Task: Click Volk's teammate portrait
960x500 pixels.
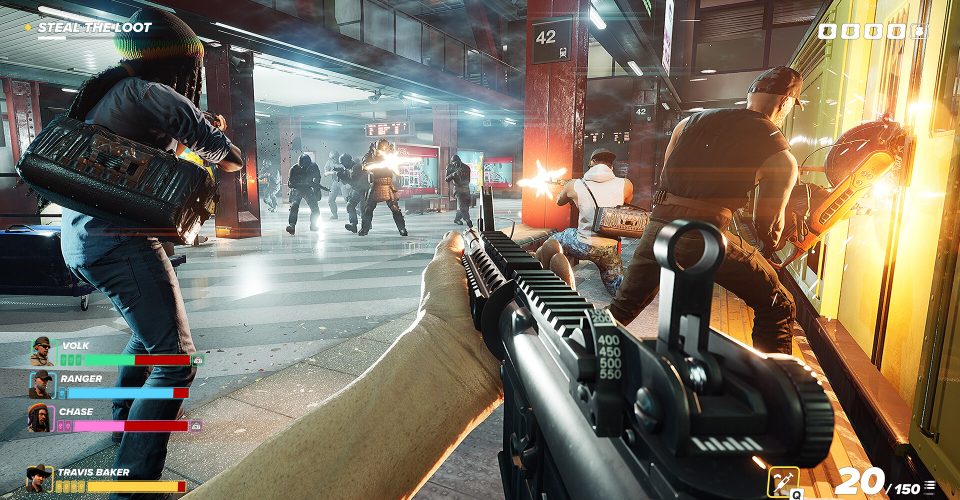Action: [x=41, y=352]
